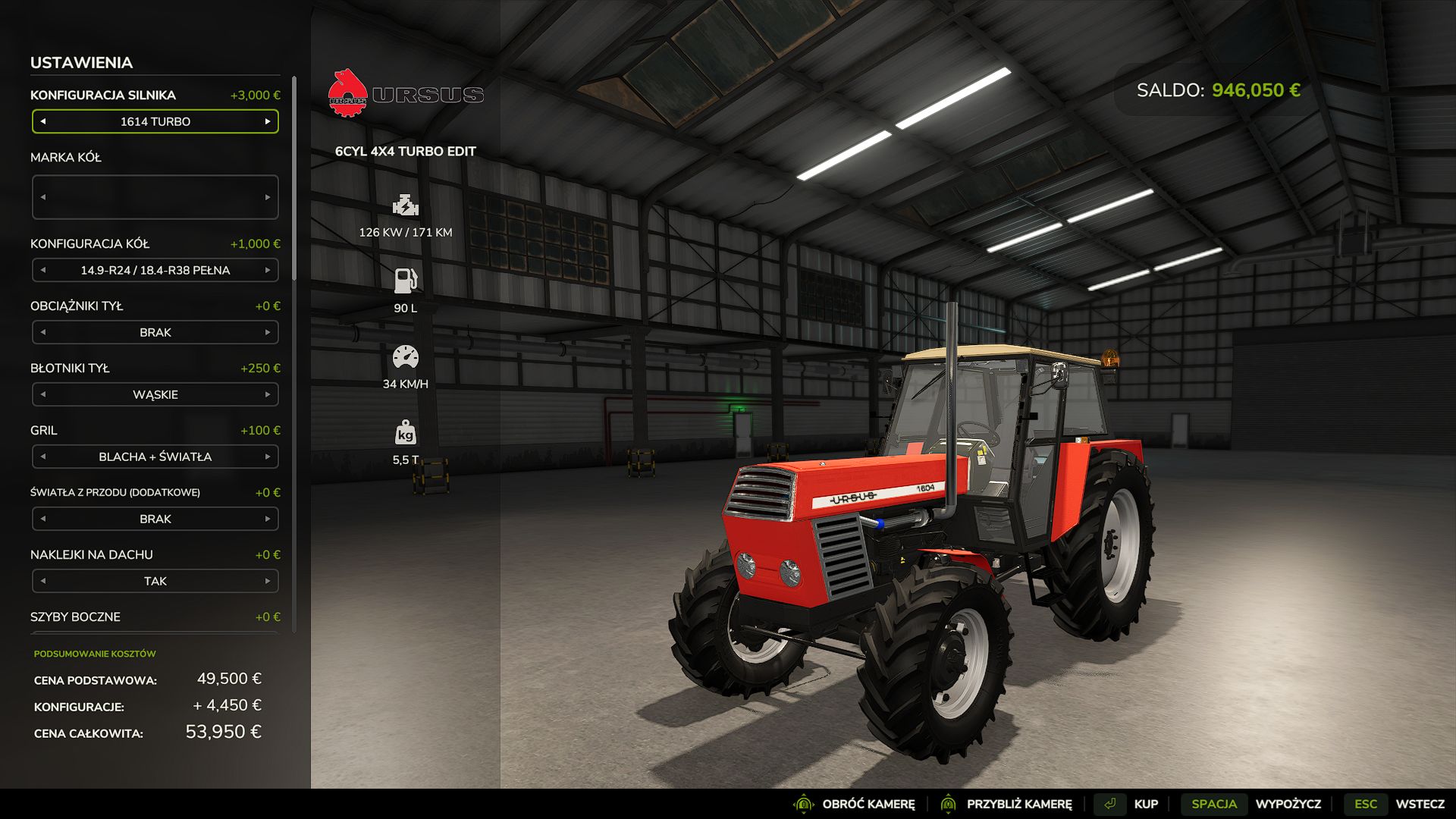Click previous arrow on 1614 Turbo engine selector
This screenshot has width=1456, height=819.
coord(43,121)
